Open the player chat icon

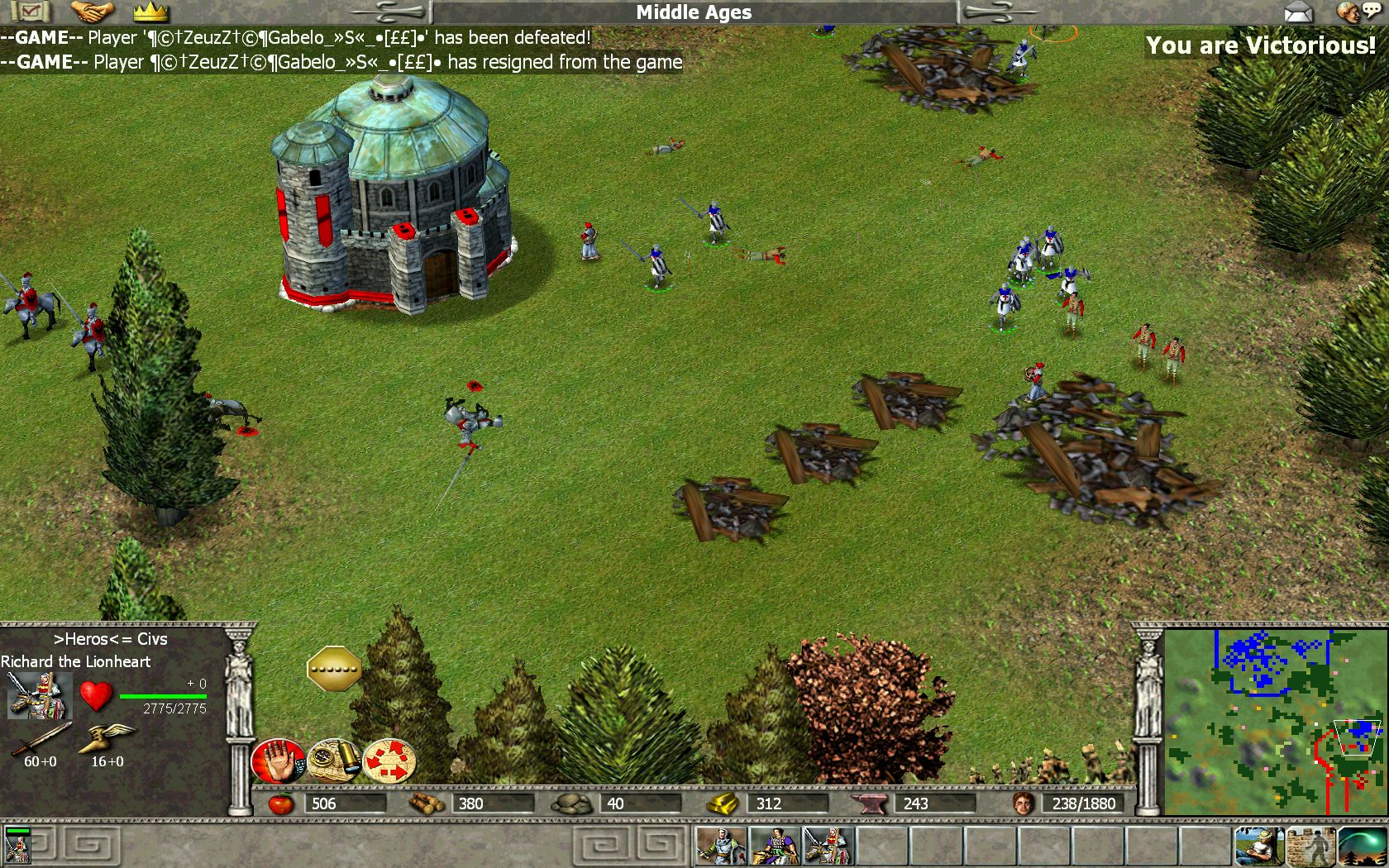coord(1356,12)
